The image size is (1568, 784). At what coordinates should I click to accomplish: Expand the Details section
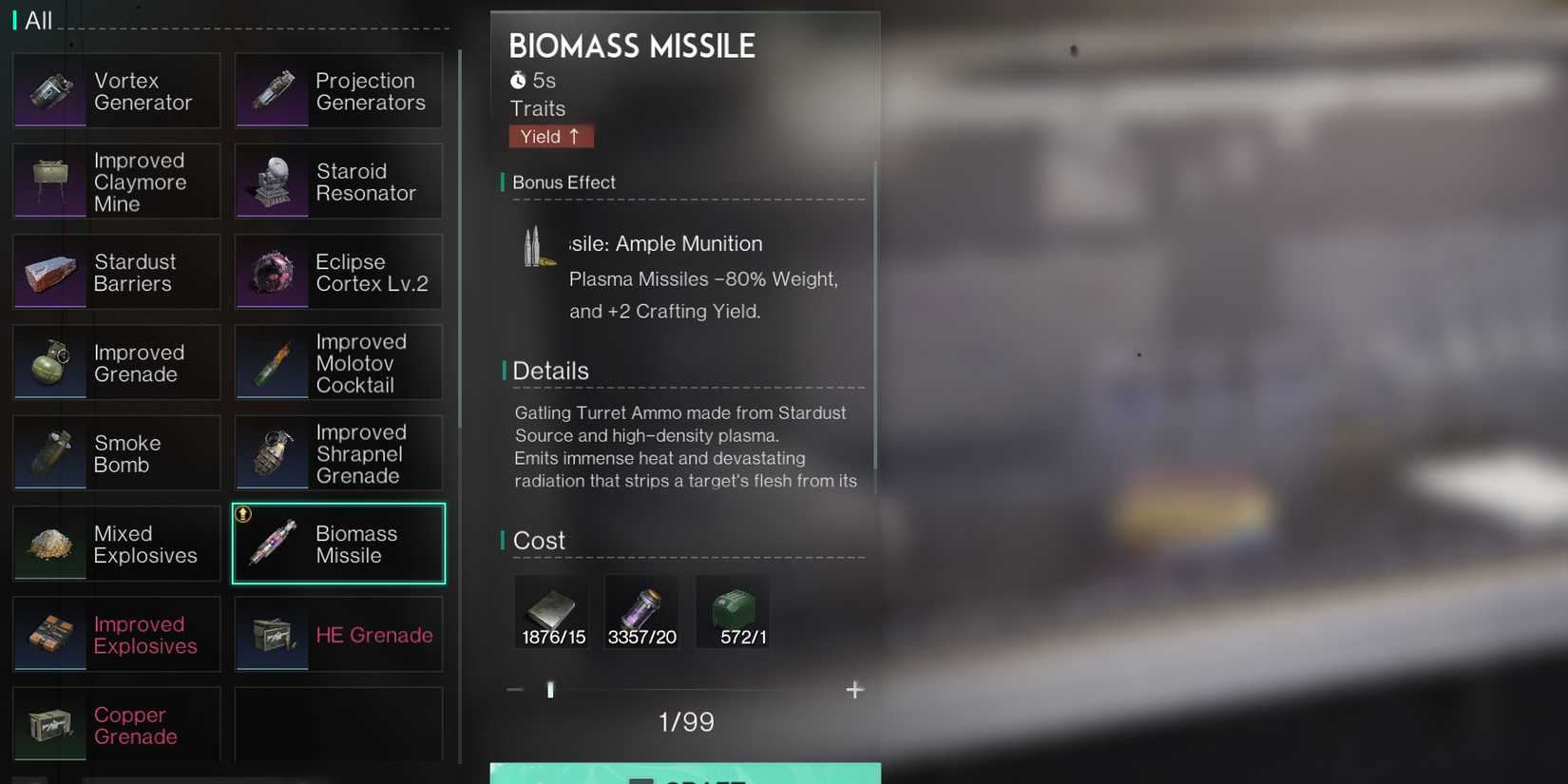[550, 371]
